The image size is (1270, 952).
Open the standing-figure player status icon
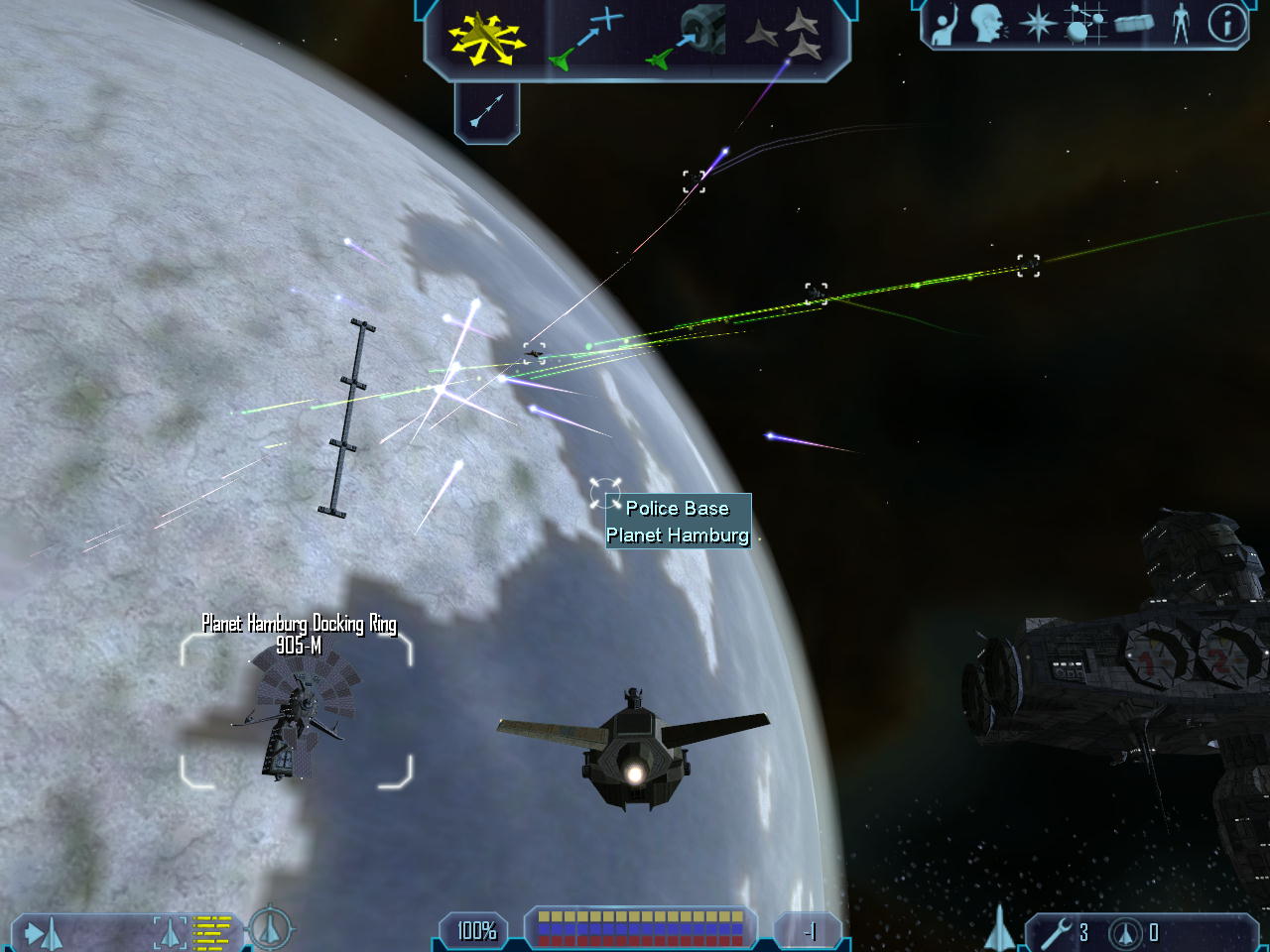pos(1180,23)
